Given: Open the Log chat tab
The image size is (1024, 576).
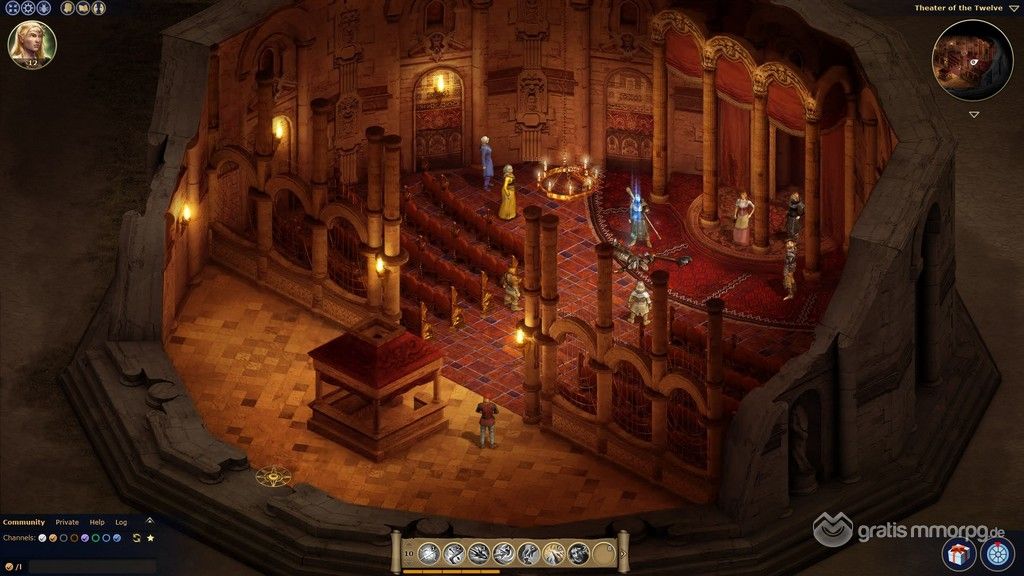Looking at the screenshot, I should pos(121,522).
